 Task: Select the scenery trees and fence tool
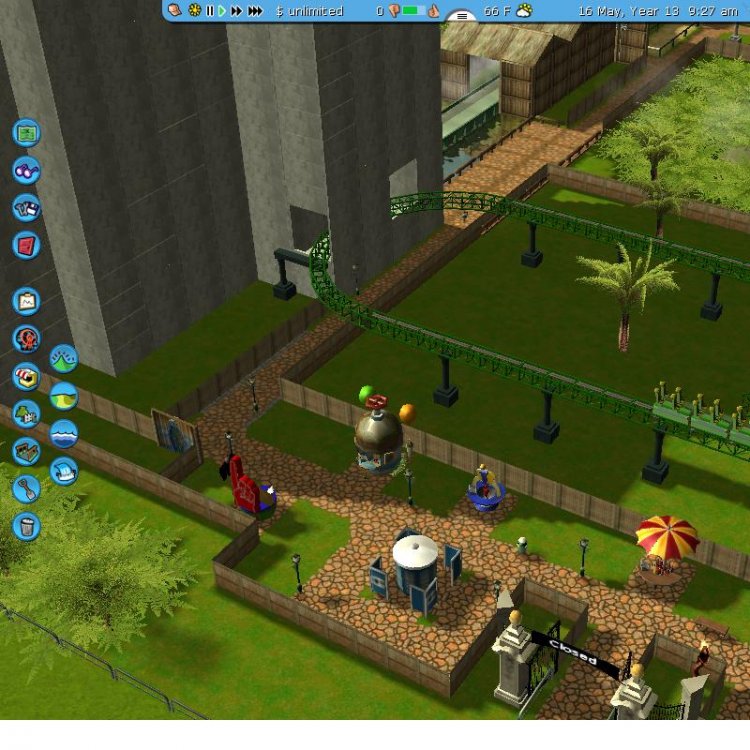[x=26, y=413]
